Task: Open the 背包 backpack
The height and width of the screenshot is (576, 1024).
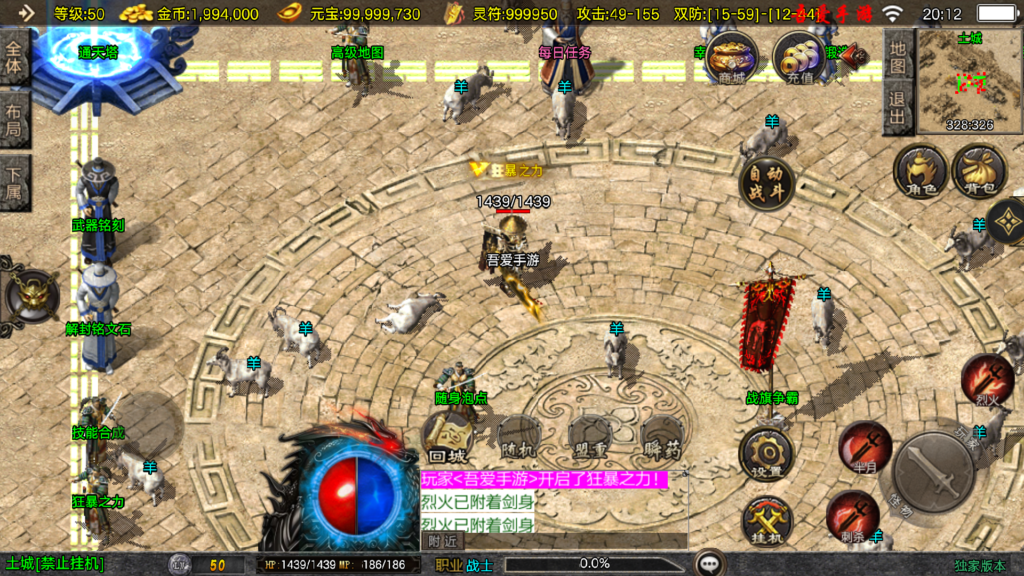Action: [x=979, y=170]
